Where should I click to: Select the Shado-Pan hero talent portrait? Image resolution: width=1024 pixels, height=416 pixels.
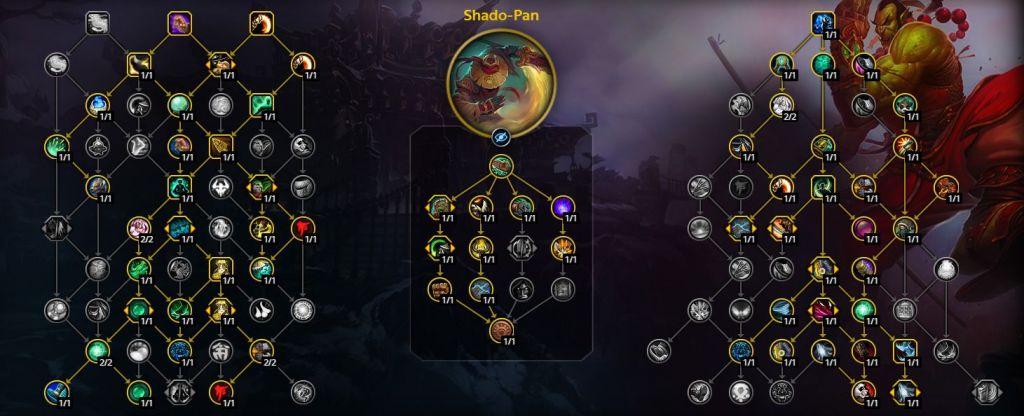coord(501,82)
